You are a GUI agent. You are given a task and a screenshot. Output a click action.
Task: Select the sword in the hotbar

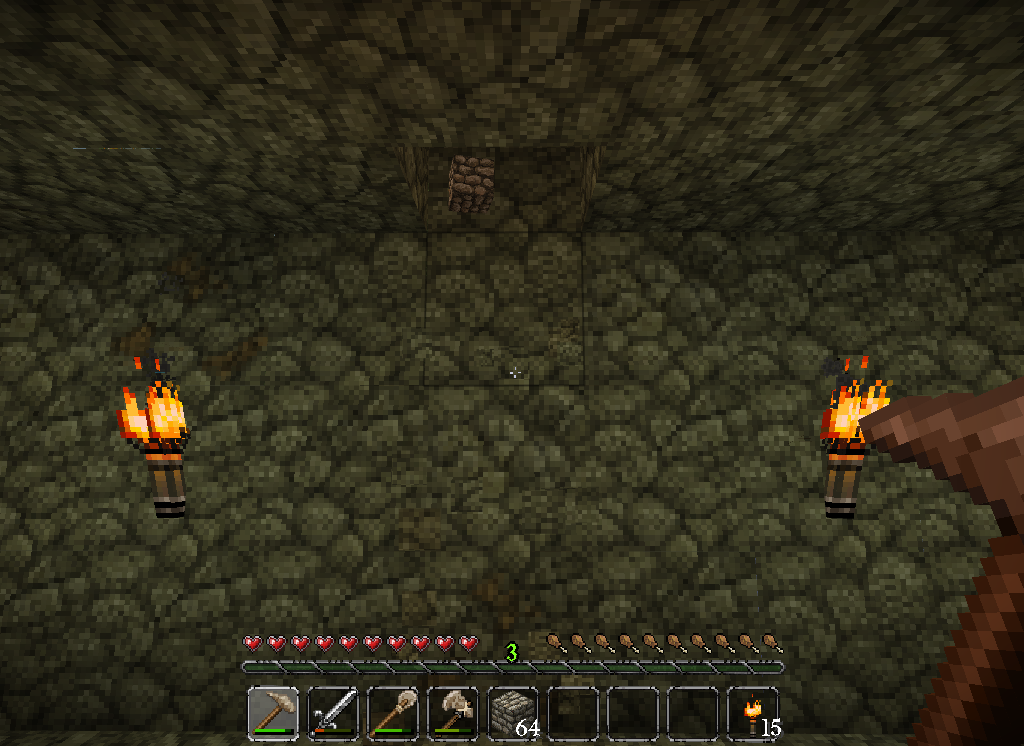(332, 713)
